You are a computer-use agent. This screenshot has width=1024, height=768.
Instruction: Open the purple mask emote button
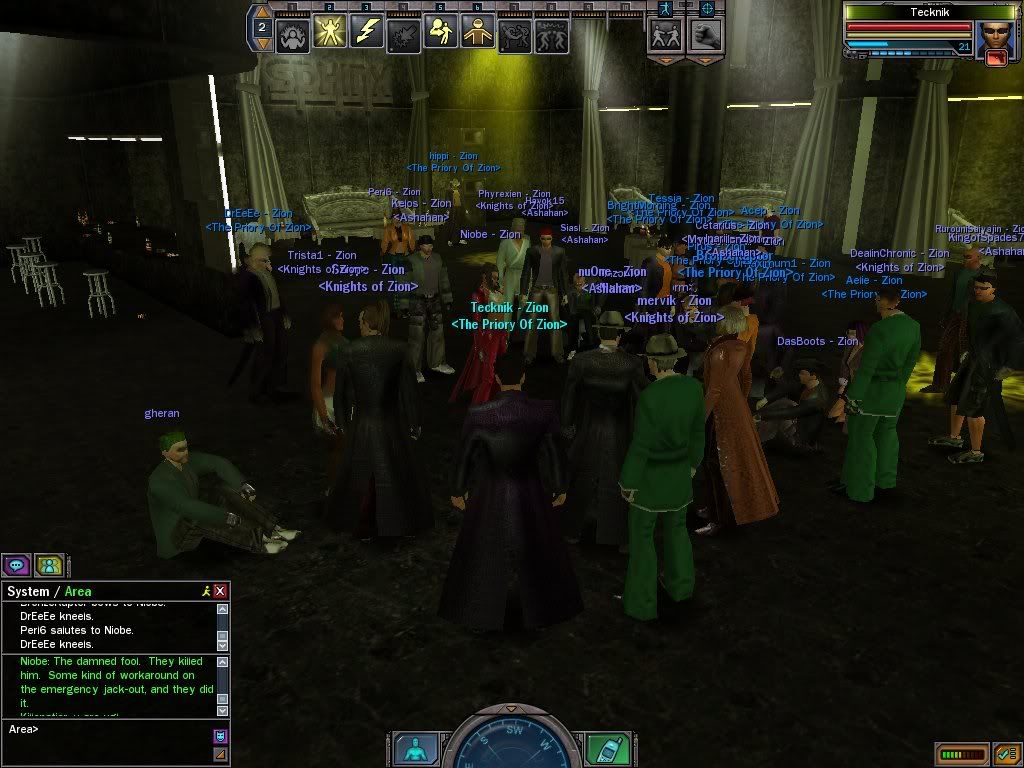(x=220, y=736)
